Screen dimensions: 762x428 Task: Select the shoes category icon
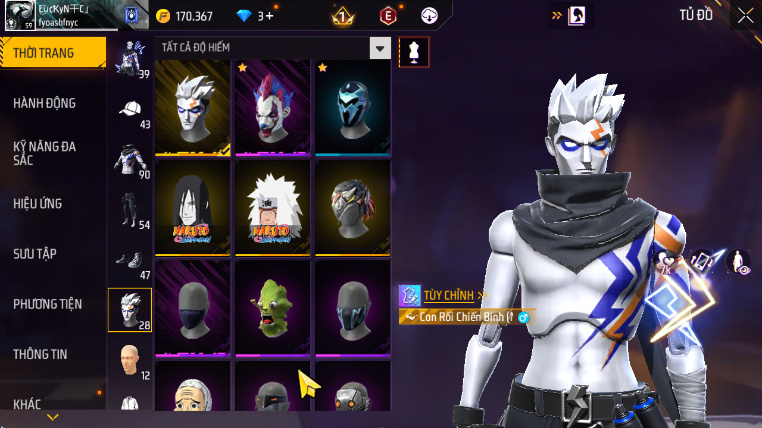tap(130, 260)
